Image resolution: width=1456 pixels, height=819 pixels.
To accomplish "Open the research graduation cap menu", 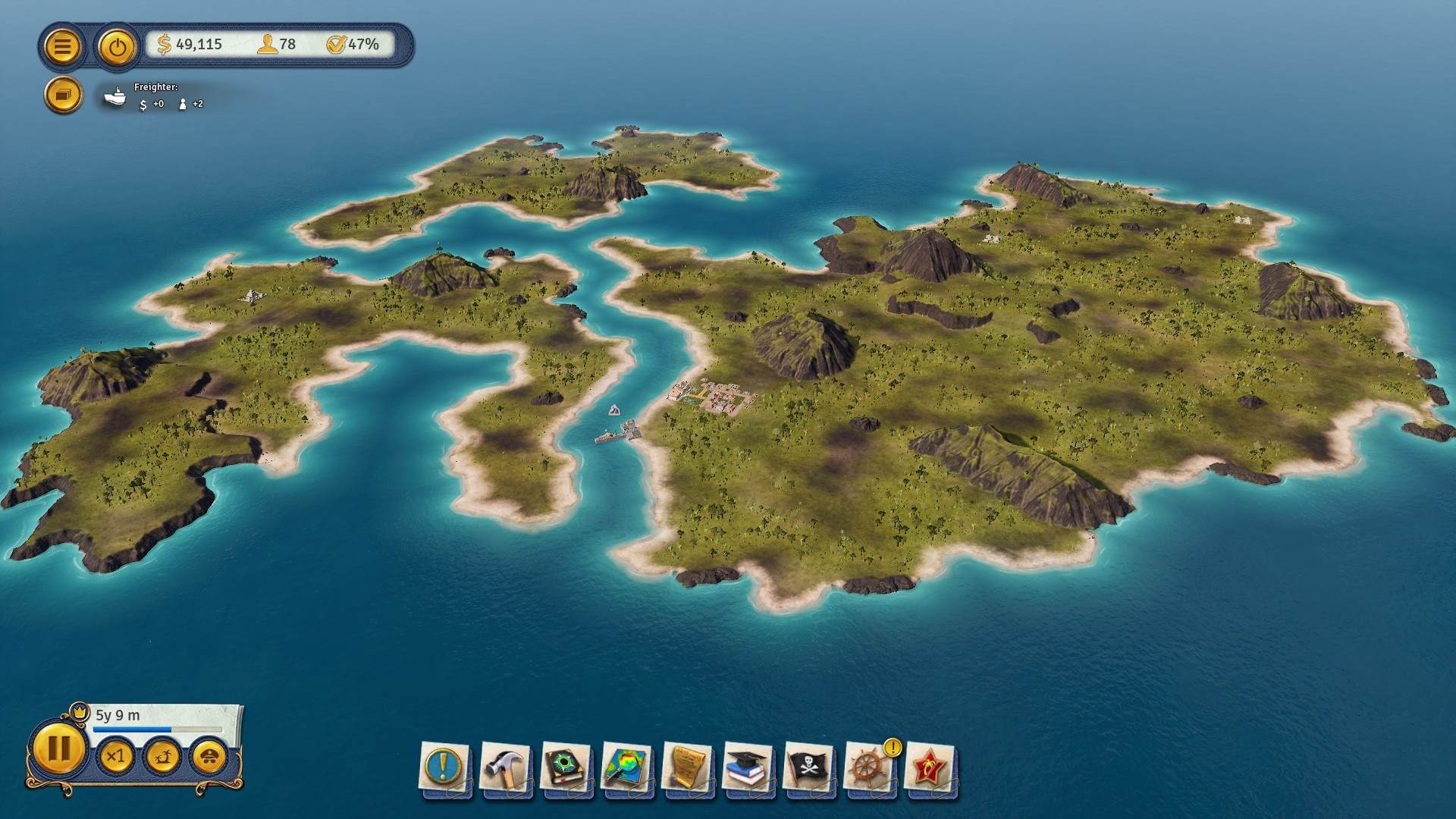I will tap(748, 767).
